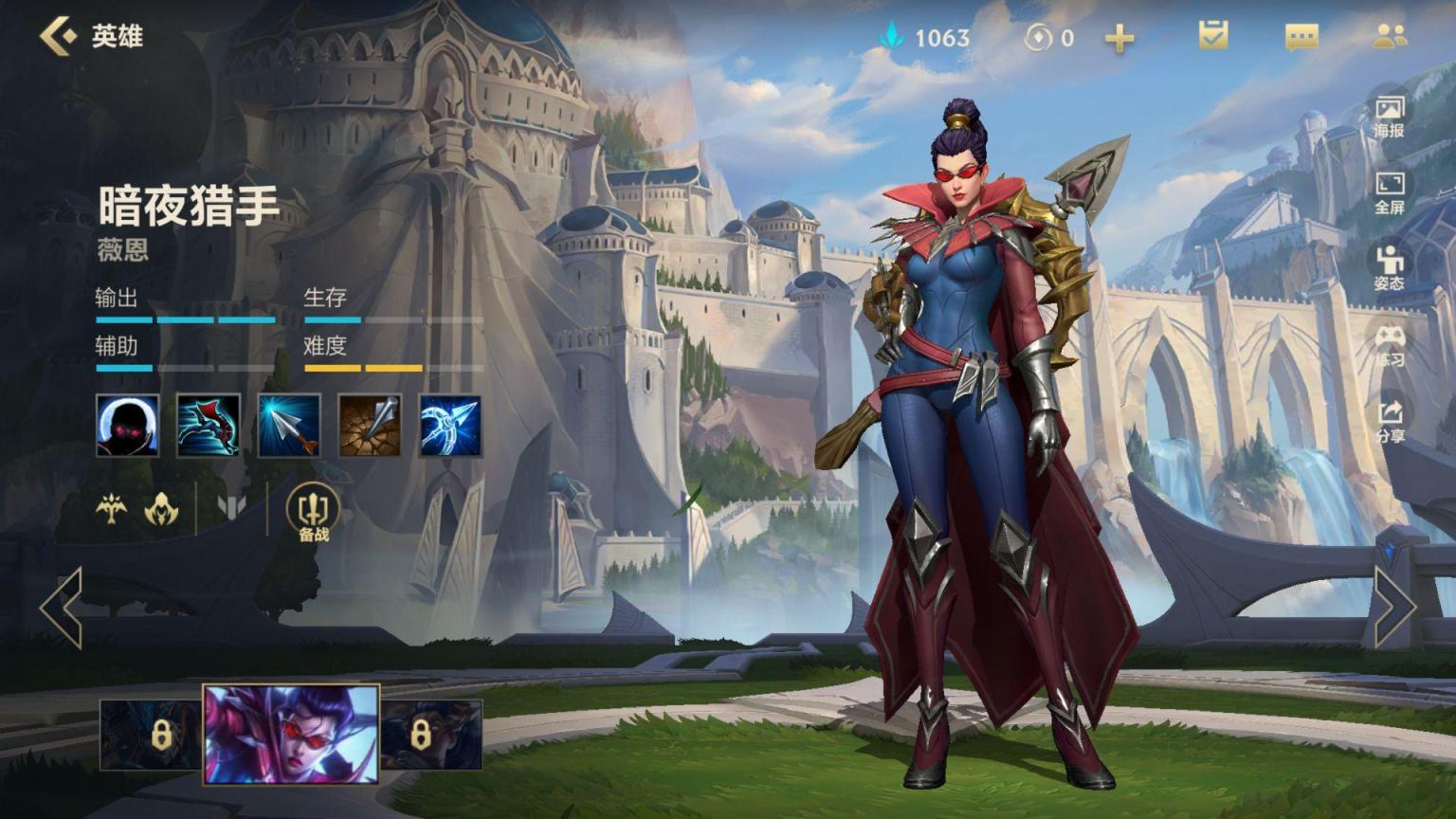The image size is (1456, 819).
Task: Enter 练习 practice mode
Action: tap(1390, 345)
